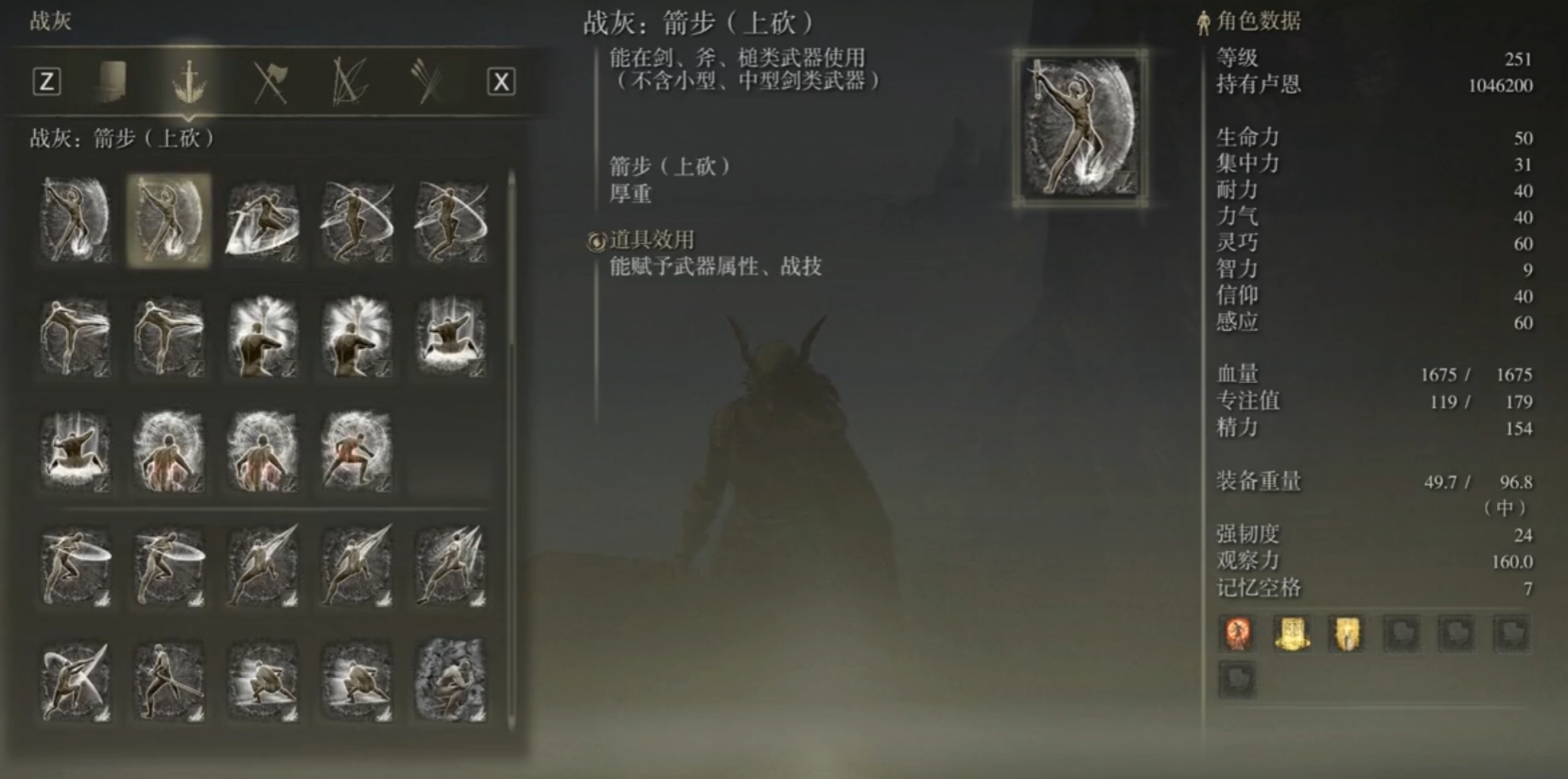1568x779 pixels.
Task: Select the first Ash of War in the grid
Action: pos(74,219)
